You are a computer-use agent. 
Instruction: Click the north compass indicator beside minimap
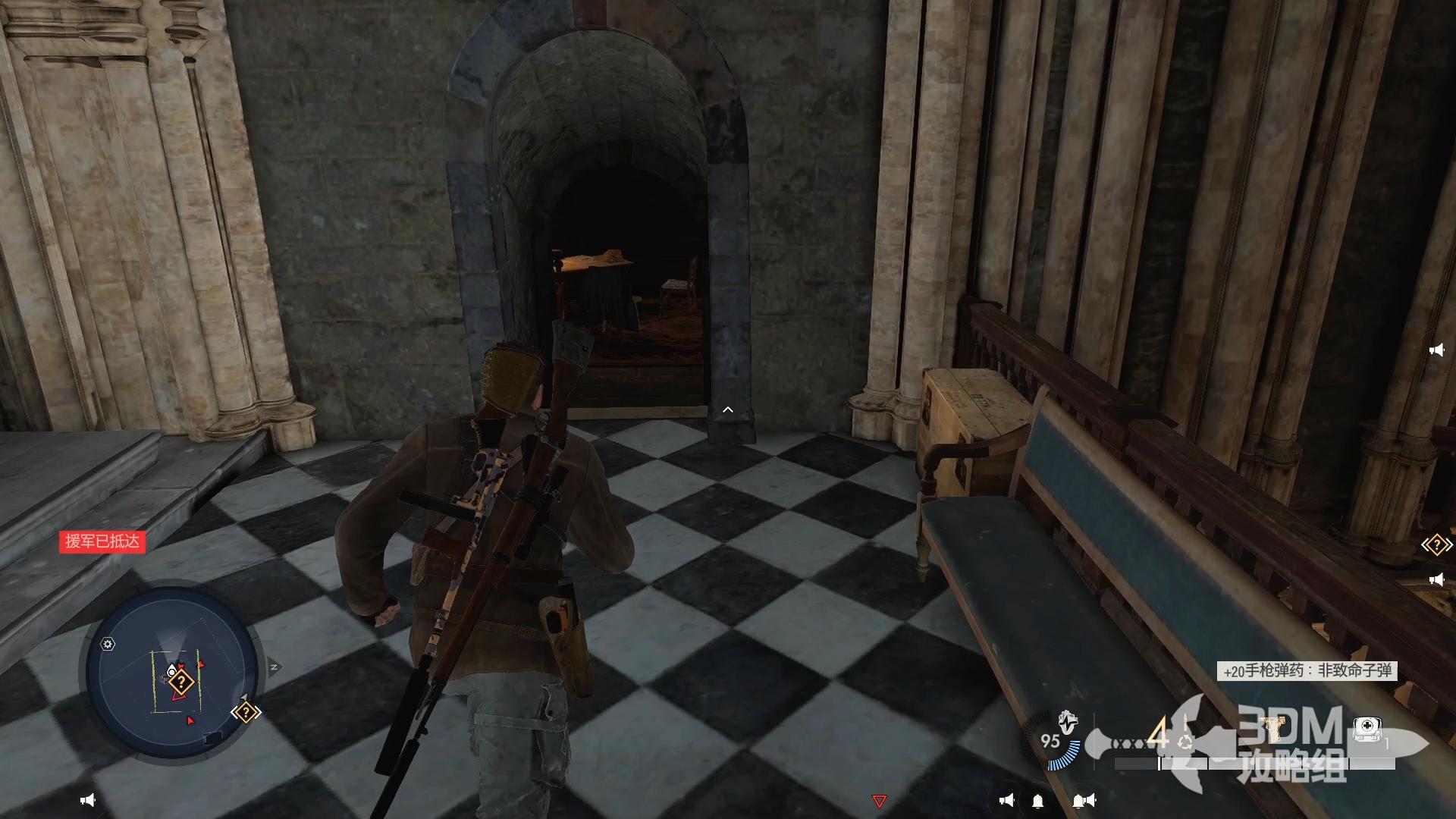pyautogui.click(x=275, y=667)
